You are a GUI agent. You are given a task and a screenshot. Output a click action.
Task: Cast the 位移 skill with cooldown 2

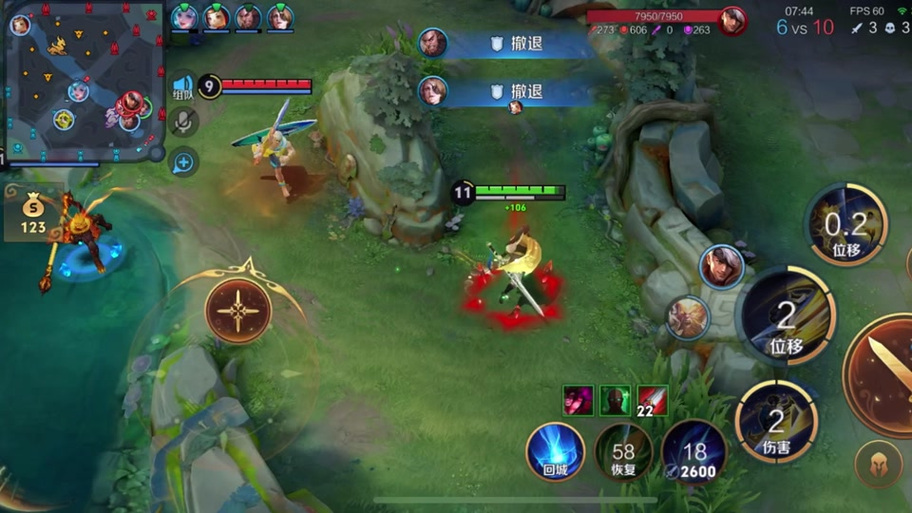[787, 318]
